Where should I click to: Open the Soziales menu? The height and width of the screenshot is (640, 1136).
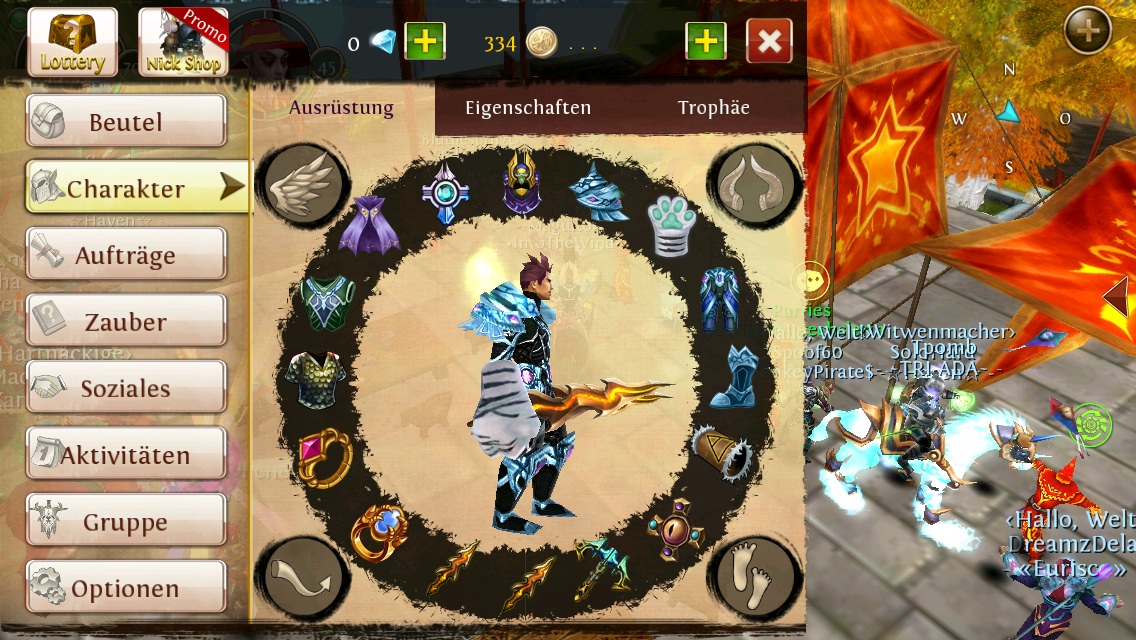(x=126, y=388)
